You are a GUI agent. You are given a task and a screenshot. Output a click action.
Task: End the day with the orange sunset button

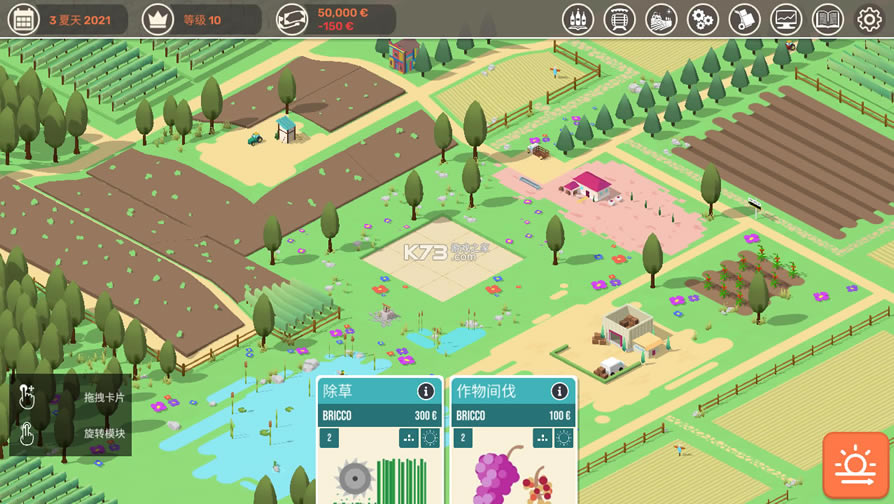856,465
